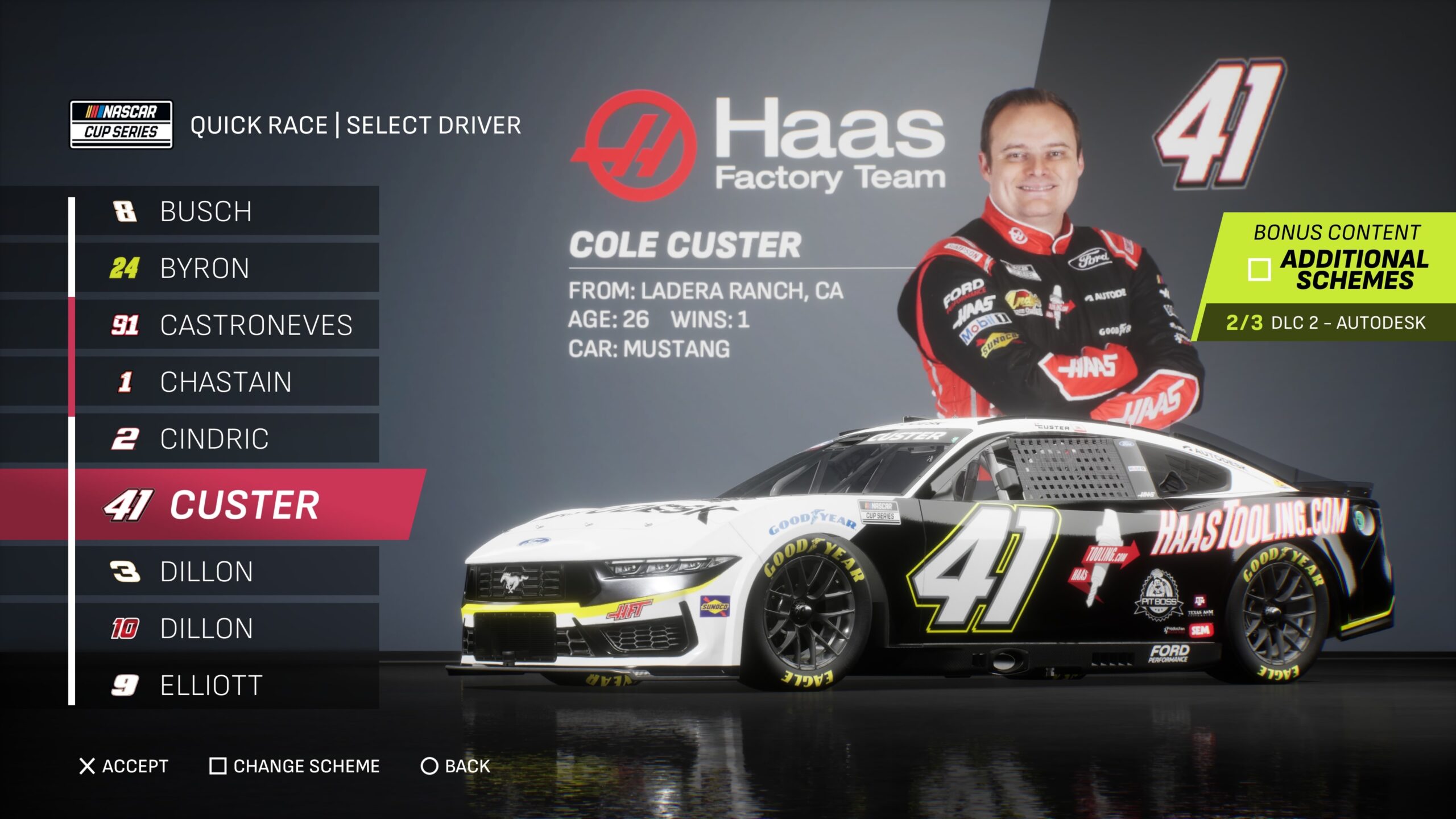
Task: Select Dillon with car number 10
Action: point(226,628)
